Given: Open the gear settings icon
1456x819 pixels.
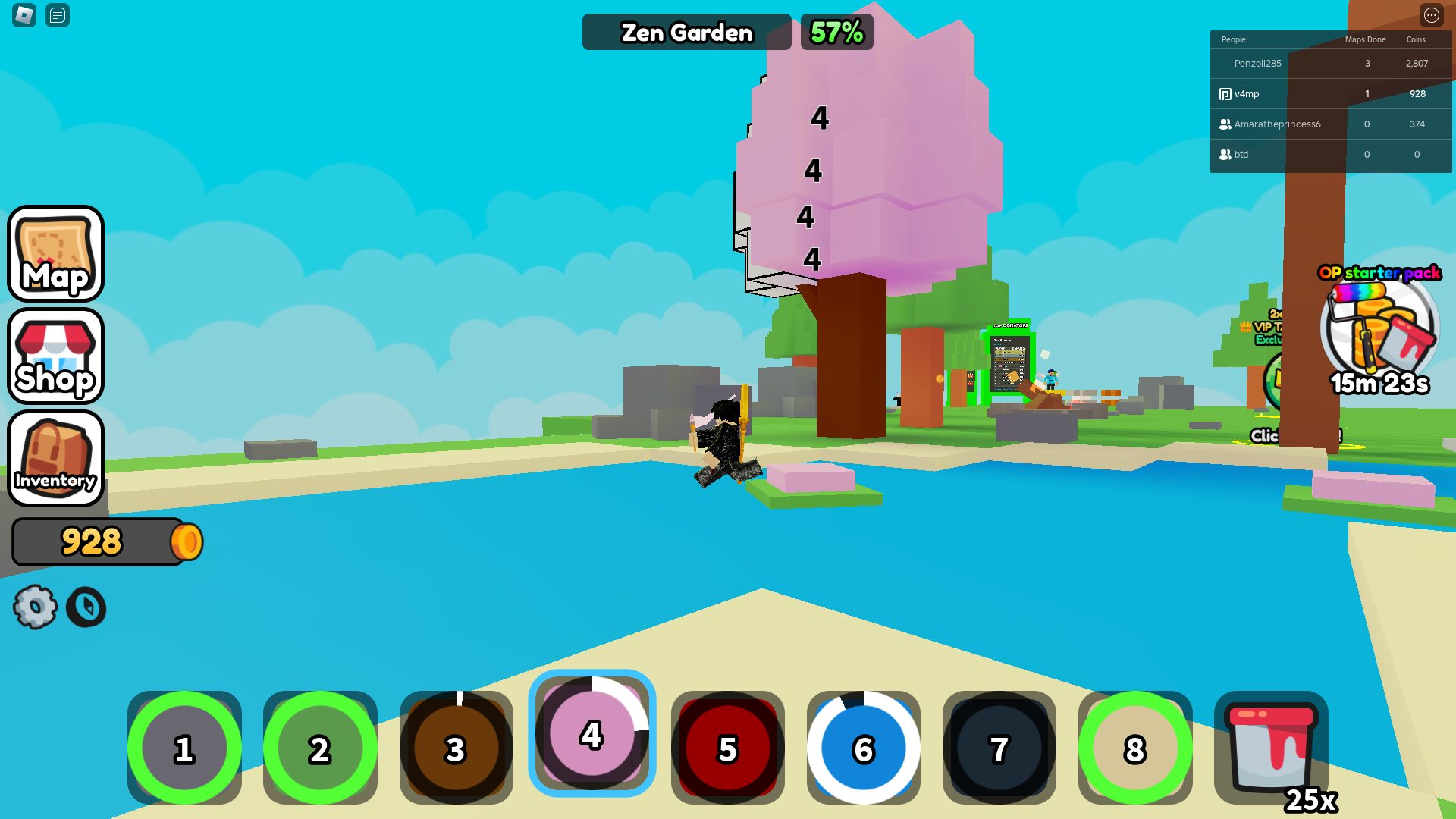Looking at the screenshot, I should [x=35, y=607].
